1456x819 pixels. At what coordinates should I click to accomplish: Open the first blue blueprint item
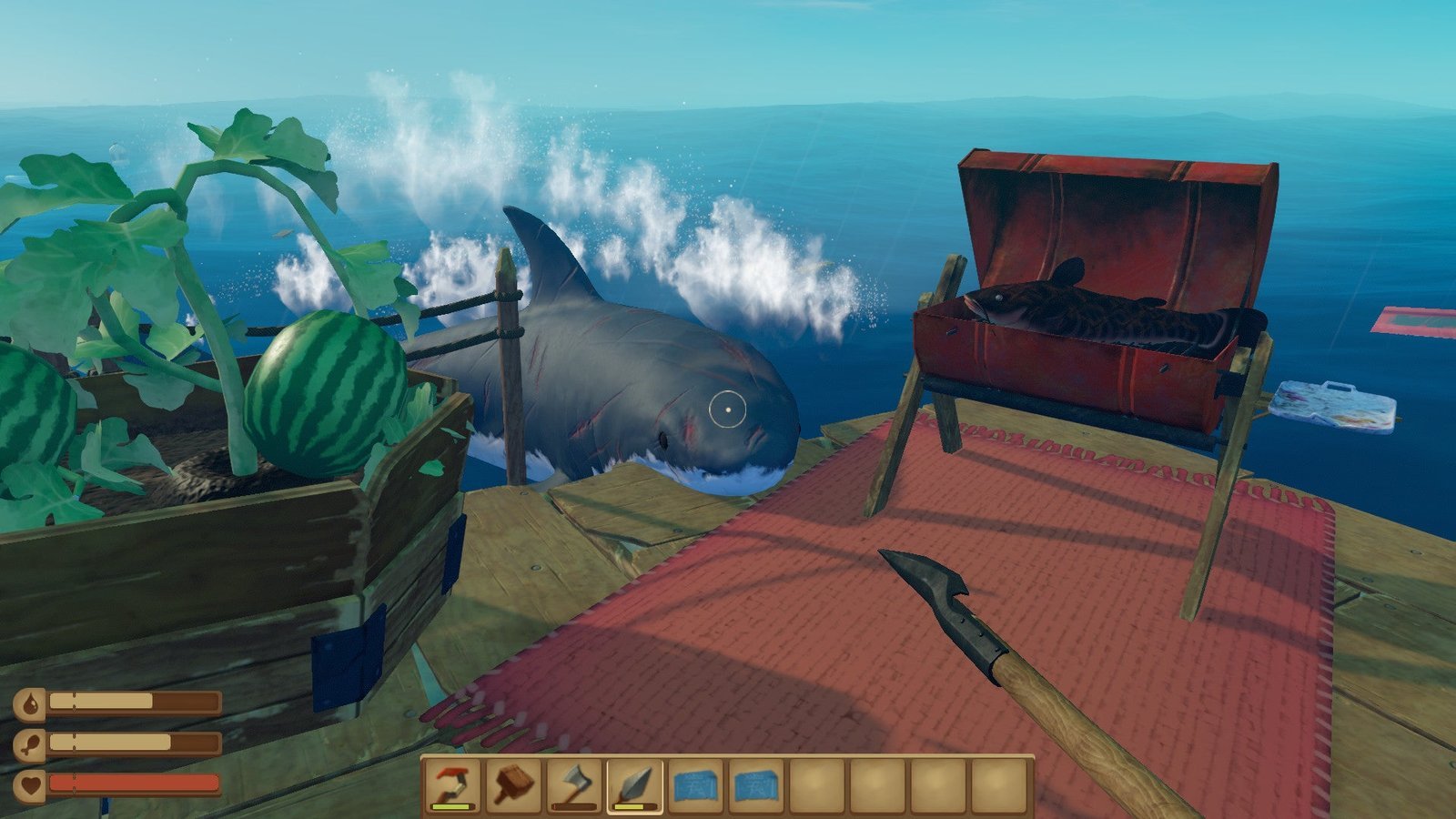tap(695, 784)
